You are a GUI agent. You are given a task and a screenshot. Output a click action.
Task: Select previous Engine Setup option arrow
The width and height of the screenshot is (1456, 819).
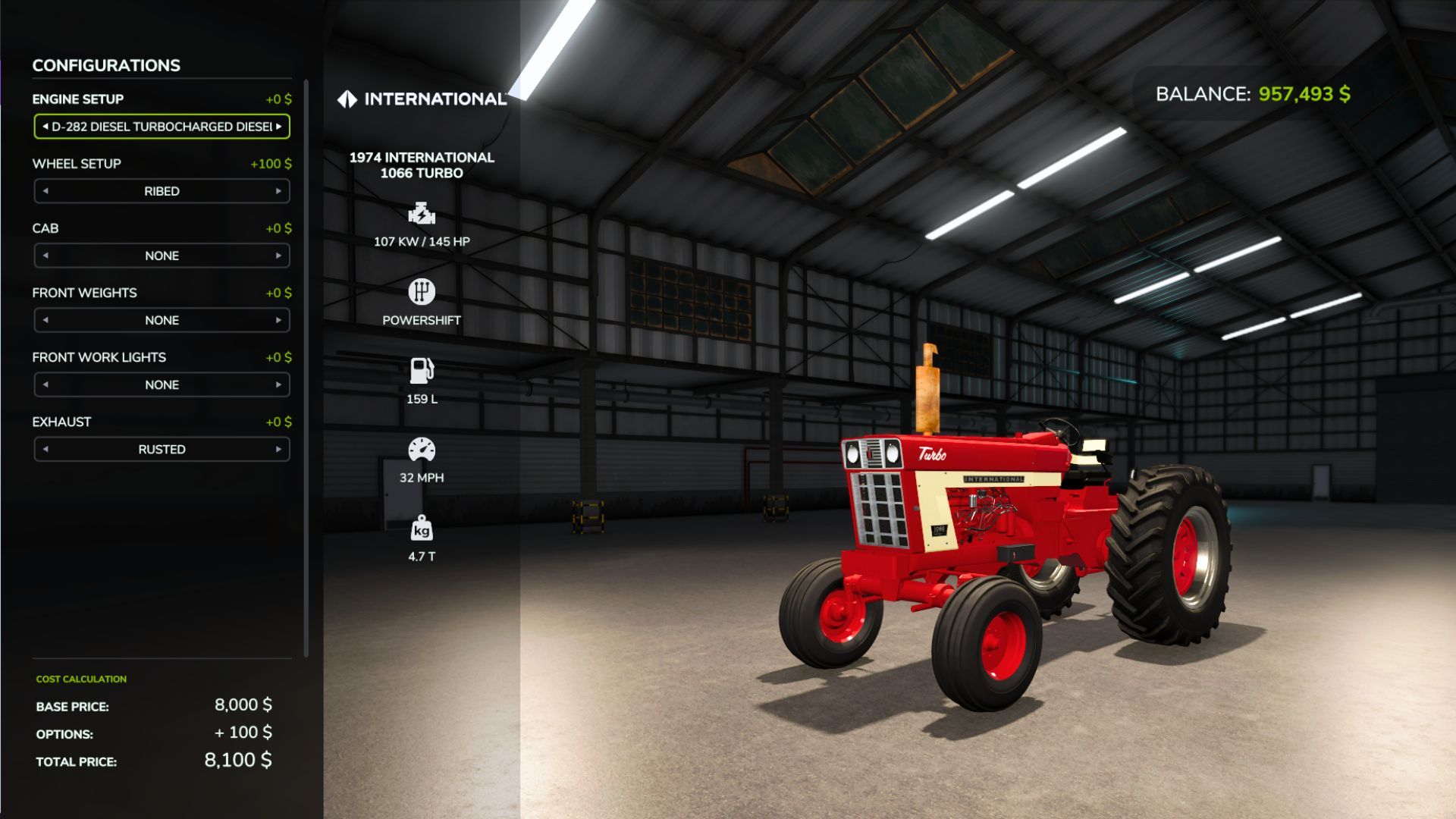pyautogui.click(x=45, y=127)
